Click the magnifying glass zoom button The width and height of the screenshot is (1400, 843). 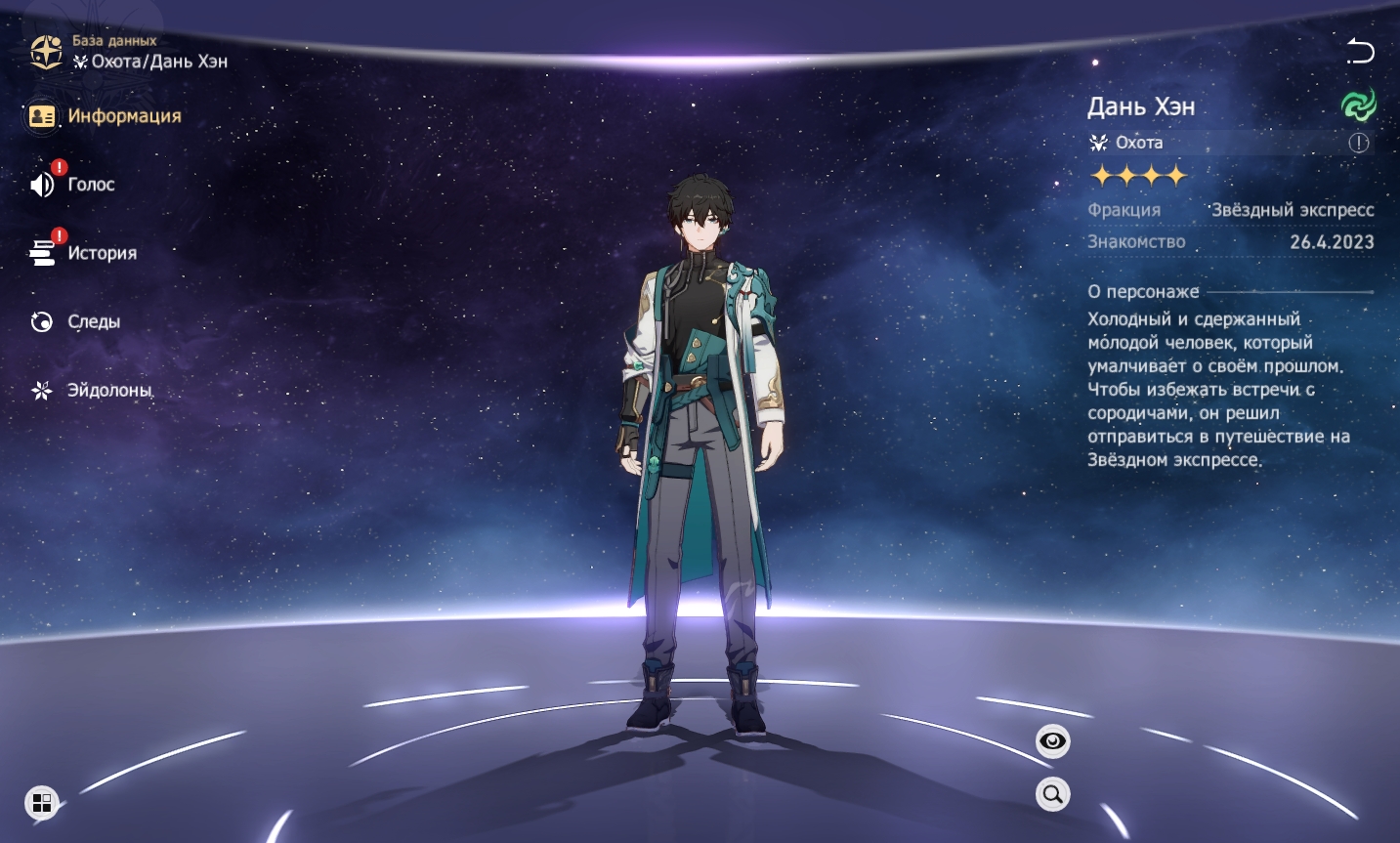pos(1052,794)
